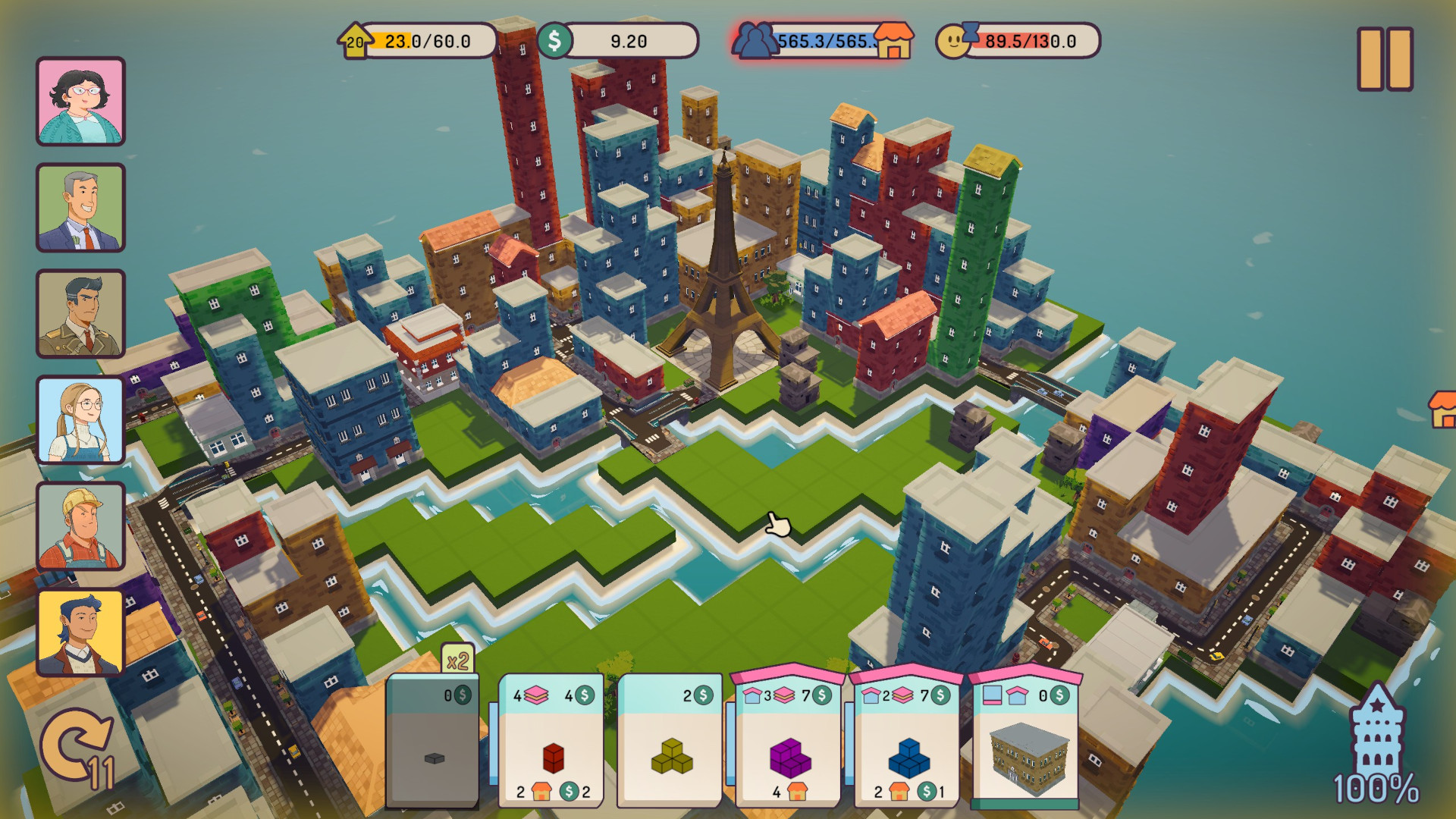This screenshot has width=1456, height=819.
Task: Pick the blue blocks building card
Action: [x=908, y=739]
